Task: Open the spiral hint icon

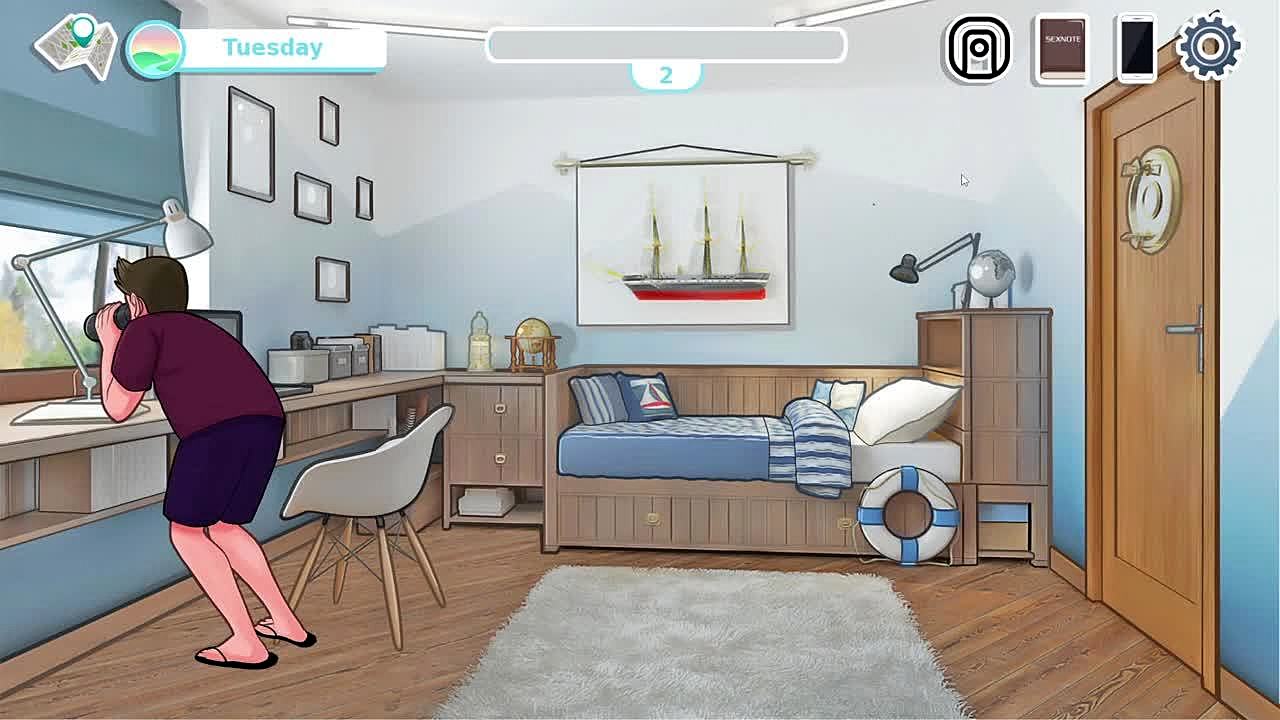Action: (x=978, y=47)
